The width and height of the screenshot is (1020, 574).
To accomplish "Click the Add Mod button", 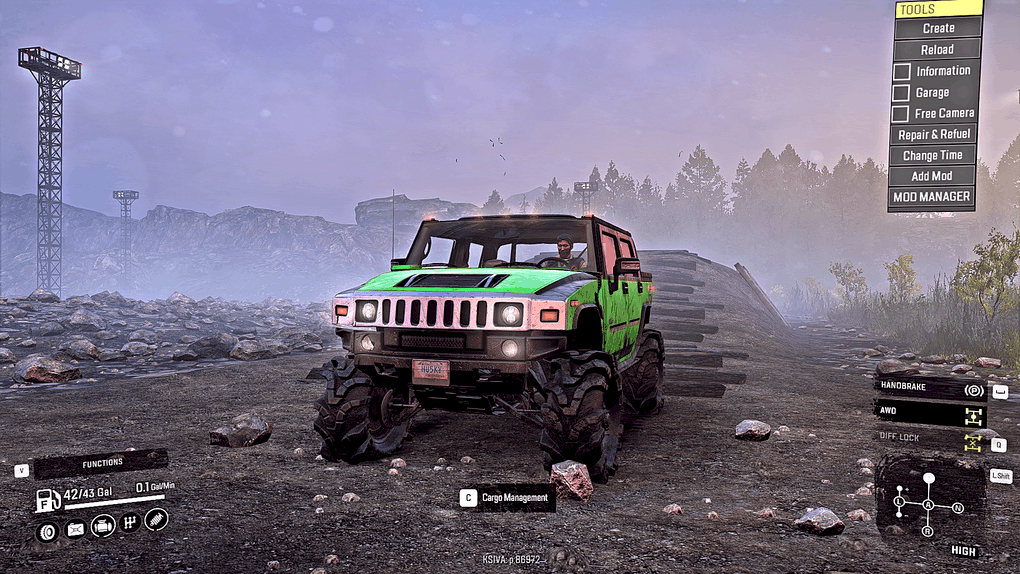I will pyautogui.click(x=933, y=176).
